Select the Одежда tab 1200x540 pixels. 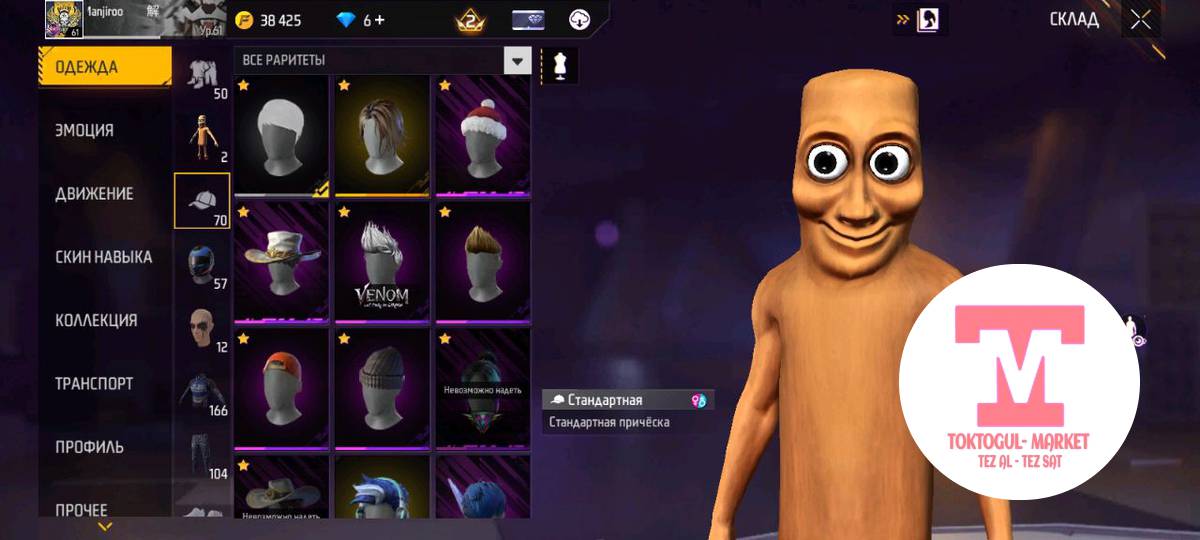[87, 67]
